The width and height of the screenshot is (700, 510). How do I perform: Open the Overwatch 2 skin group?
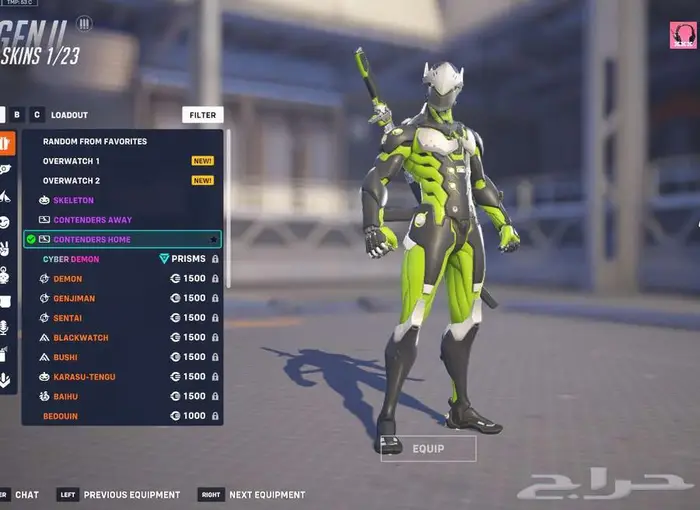pyautogui.click(x=71, y=181)
